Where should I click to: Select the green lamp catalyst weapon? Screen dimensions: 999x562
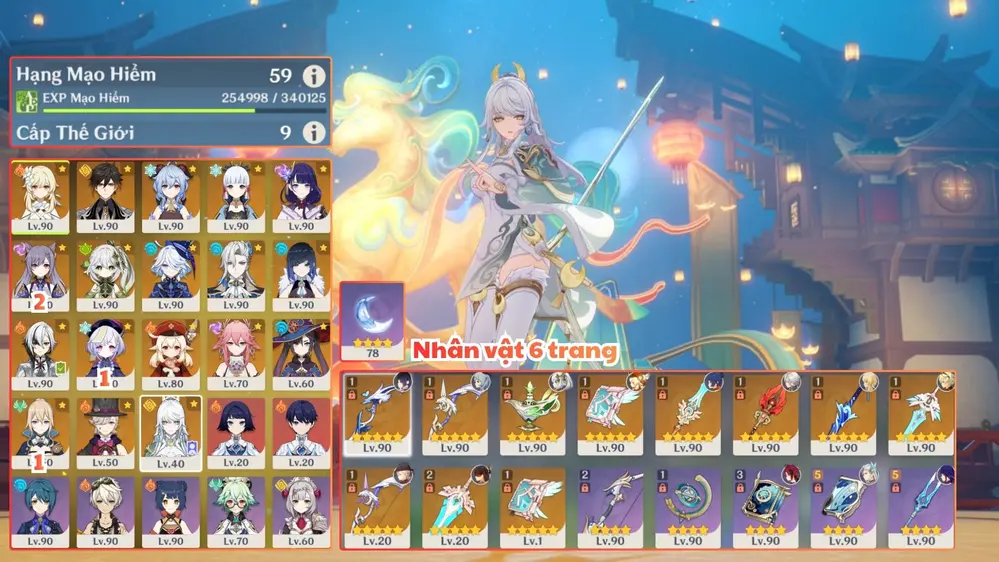[533, 410]
